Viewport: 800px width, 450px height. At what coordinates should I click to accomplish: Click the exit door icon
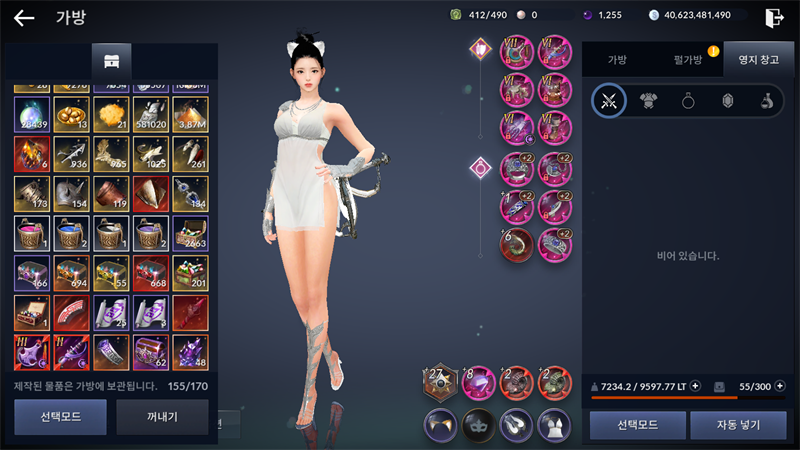point(774,17)
